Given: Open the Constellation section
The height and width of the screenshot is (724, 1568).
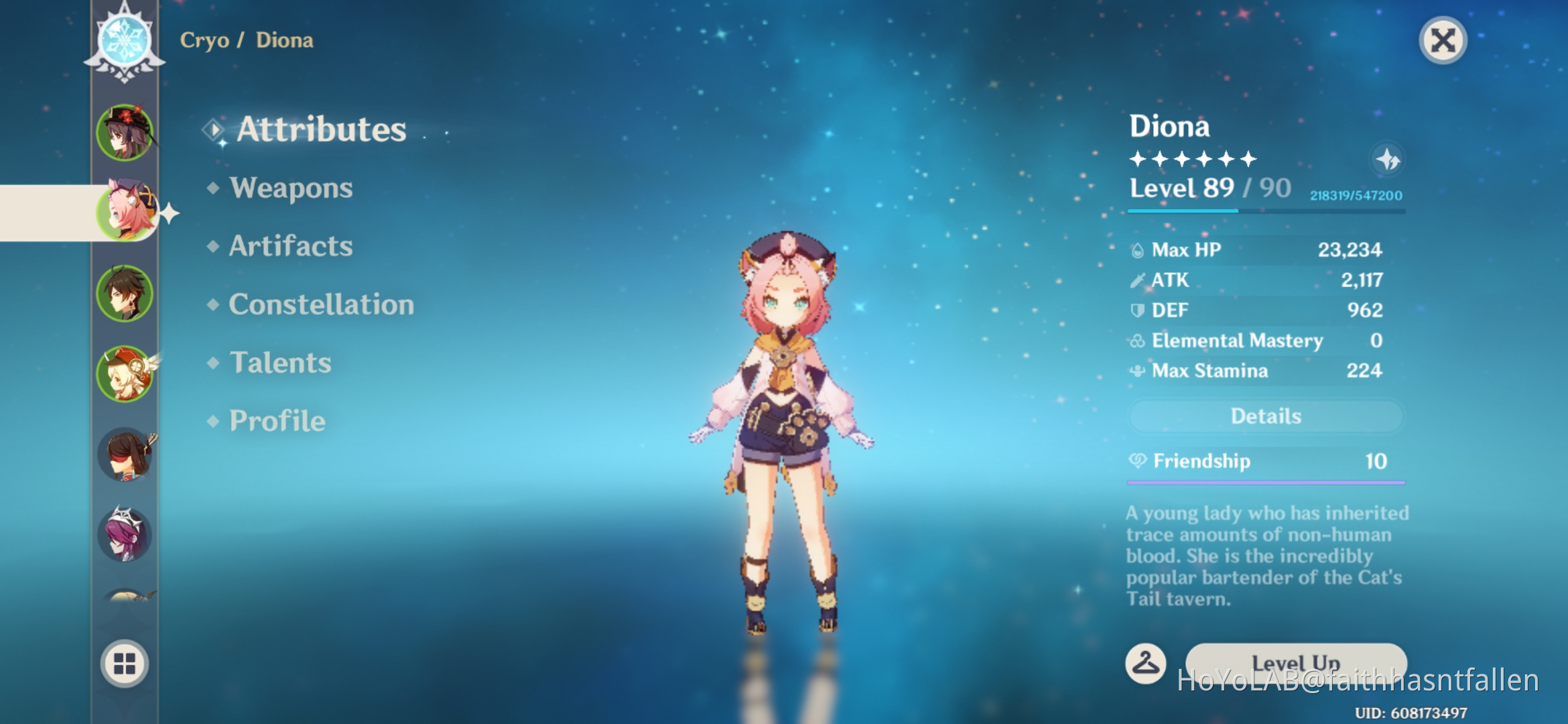Looking at the screenshot, I should point(320,304).
